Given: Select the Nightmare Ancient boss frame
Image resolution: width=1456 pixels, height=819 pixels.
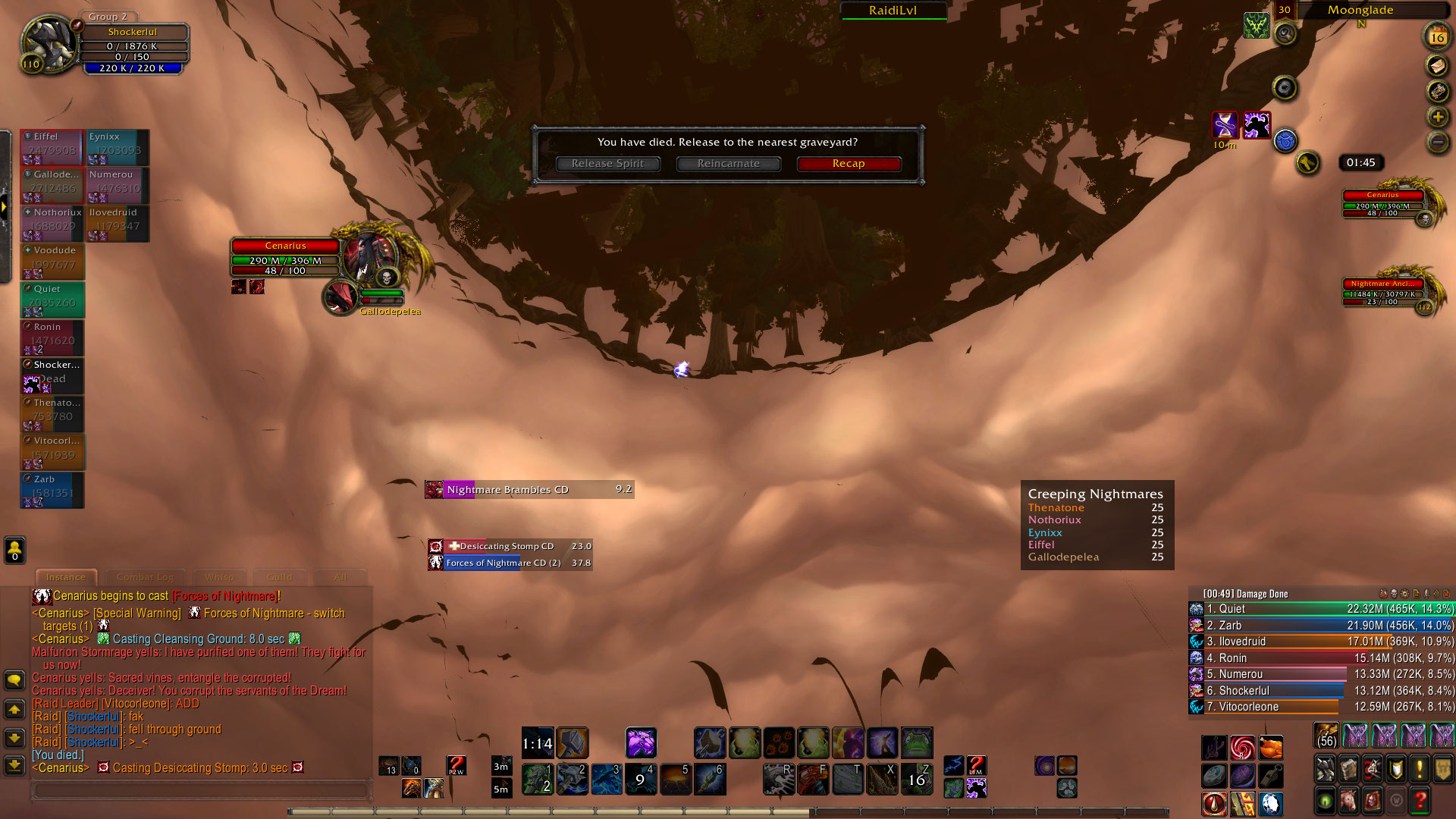Looking at the screenshot, I should point(1382,293).
